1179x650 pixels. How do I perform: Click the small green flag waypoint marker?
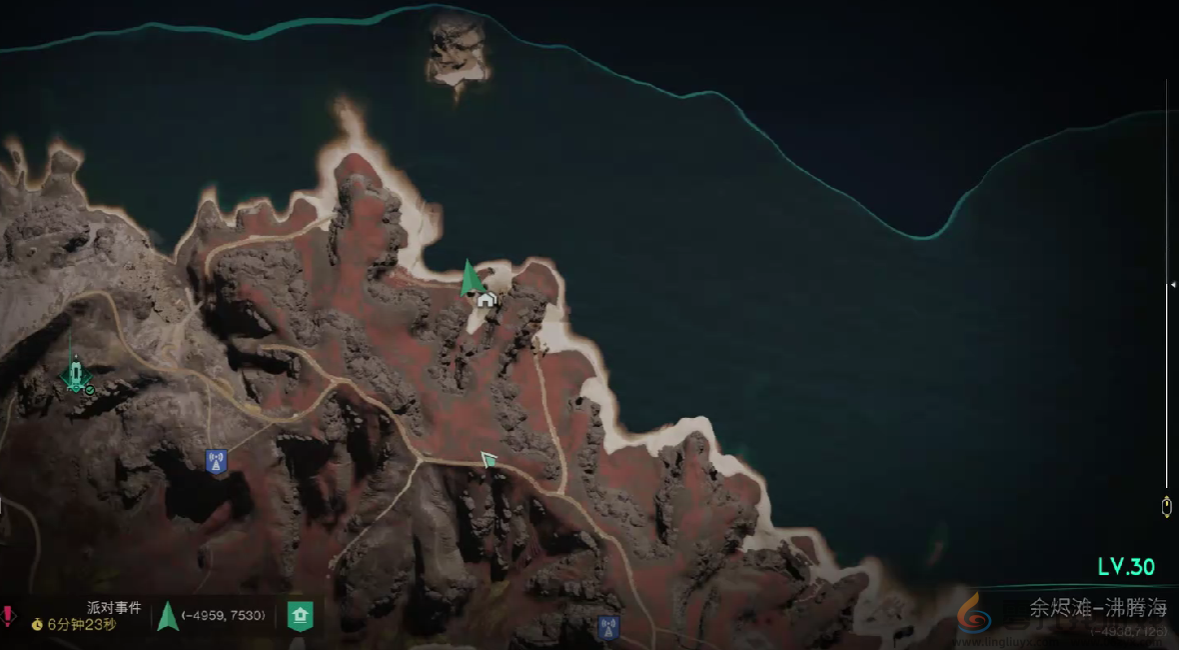(x=489, y=459)
